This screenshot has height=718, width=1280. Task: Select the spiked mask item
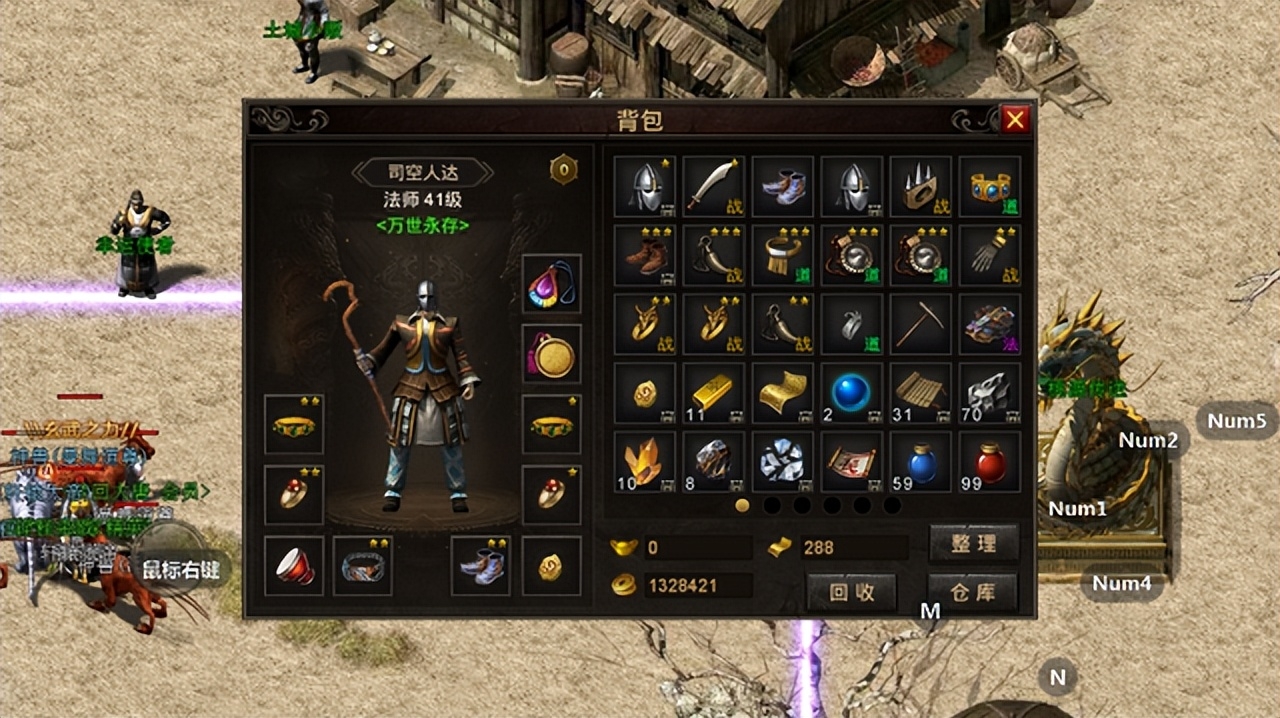921,186
